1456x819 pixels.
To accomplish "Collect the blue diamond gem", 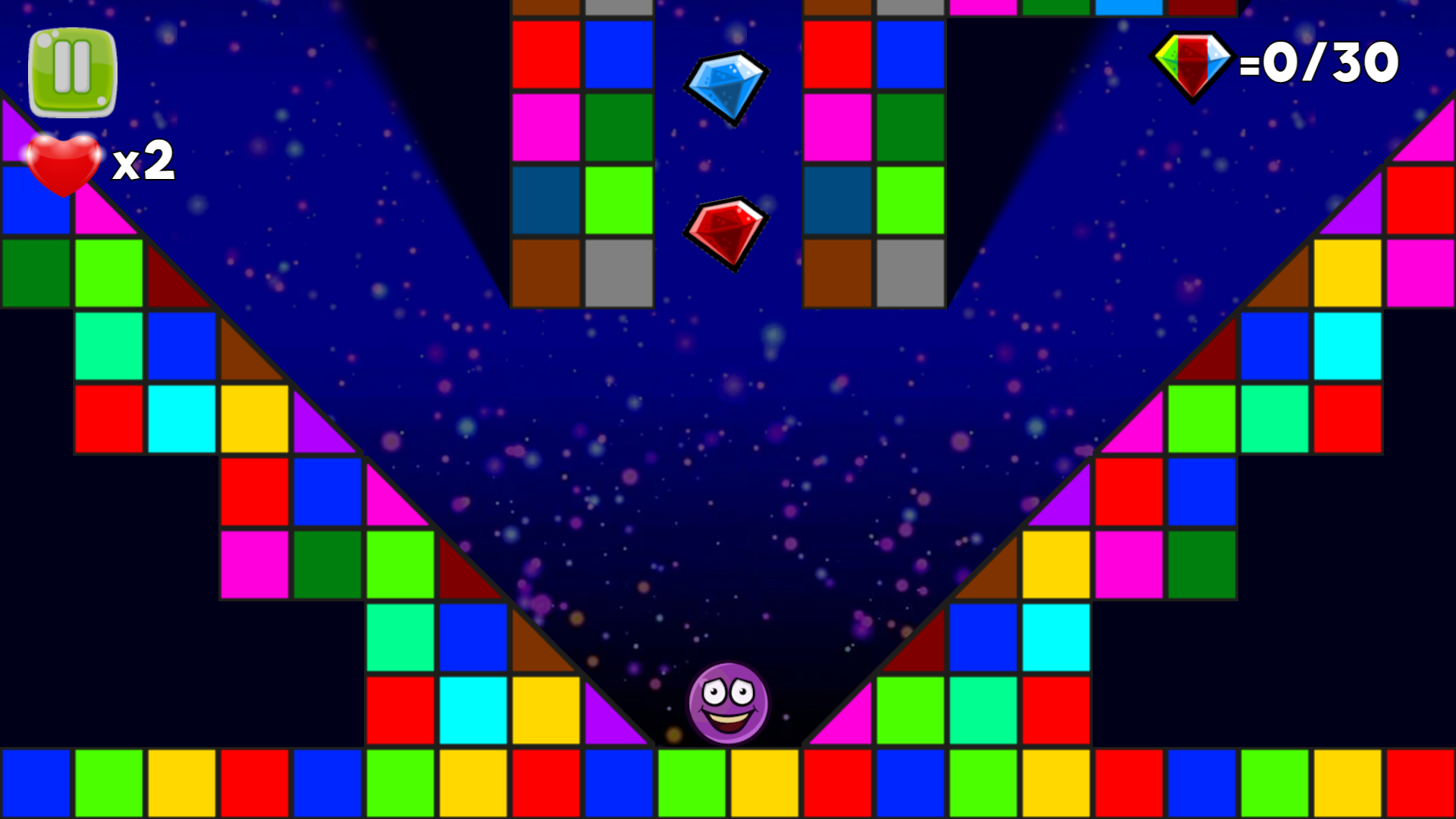I will point(726,87).
